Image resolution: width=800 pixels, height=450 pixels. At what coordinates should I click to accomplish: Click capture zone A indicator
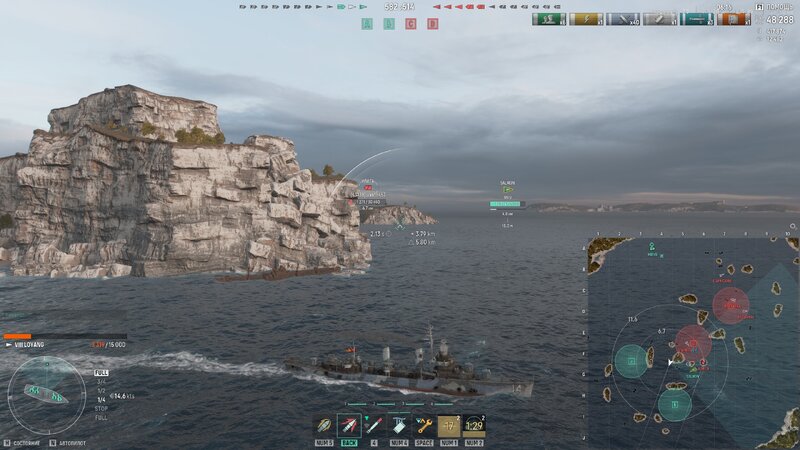pyautogui.click(x=367, y=24)
